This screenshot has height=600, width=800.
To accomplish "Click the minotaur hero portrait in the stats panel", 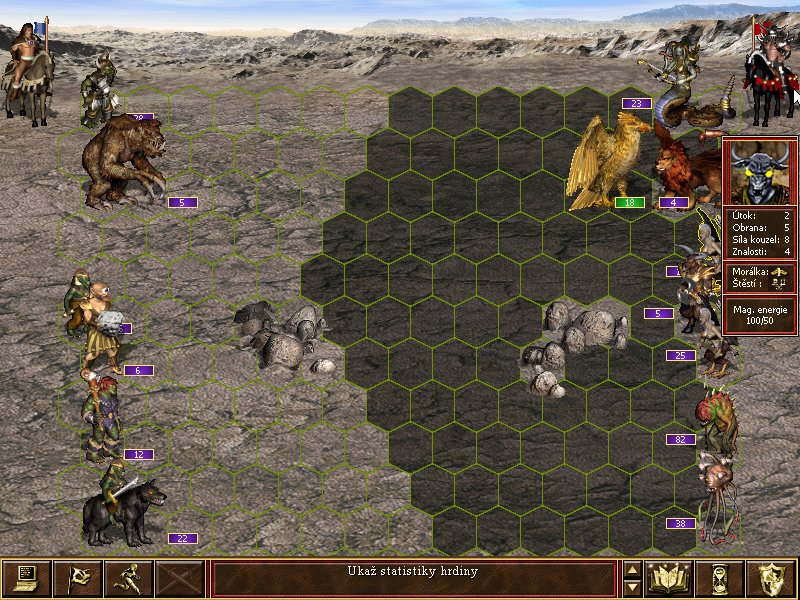I will pos(760,172).
